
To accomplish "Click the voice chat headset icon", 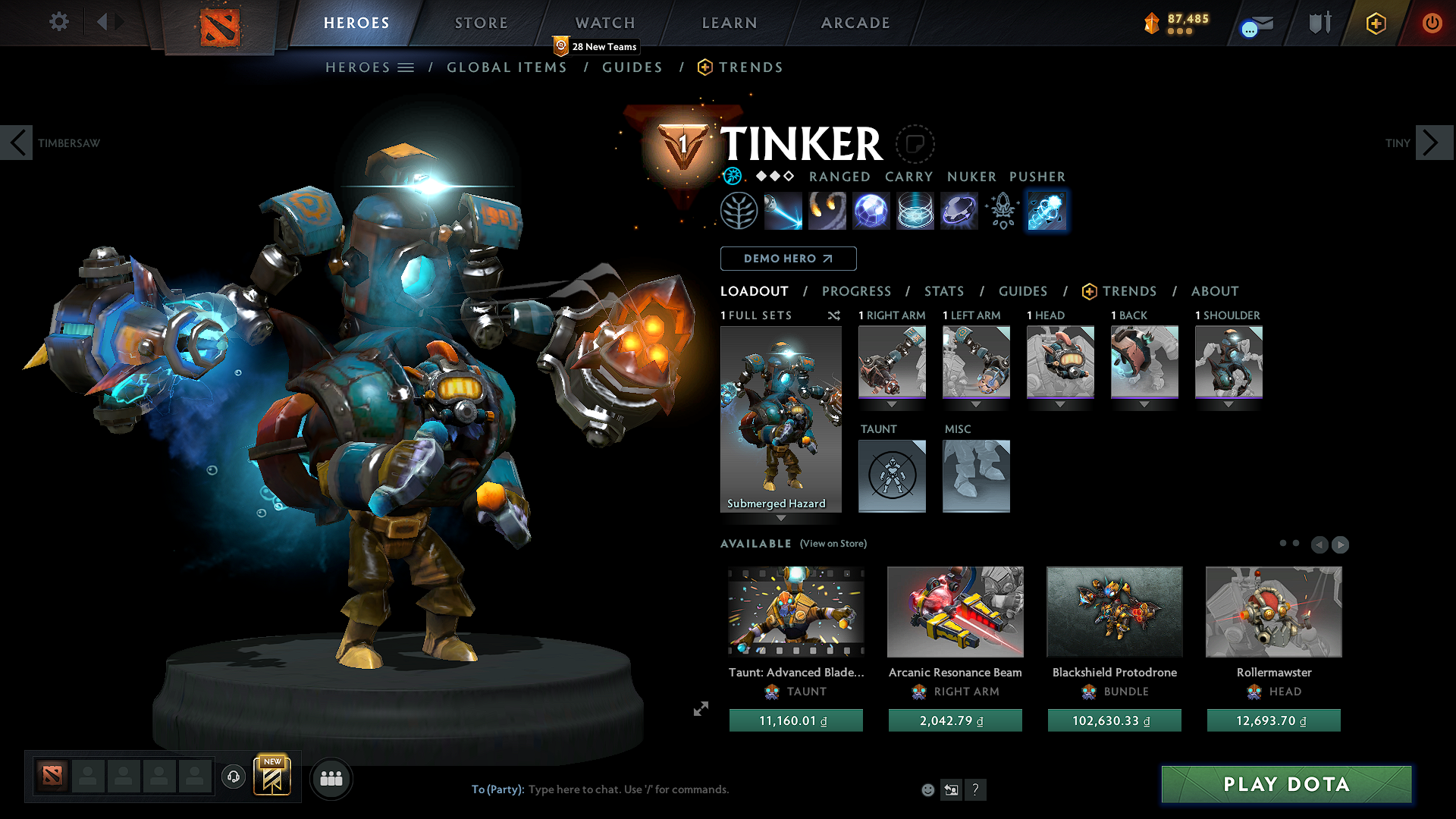I will (x=232, y=777).
